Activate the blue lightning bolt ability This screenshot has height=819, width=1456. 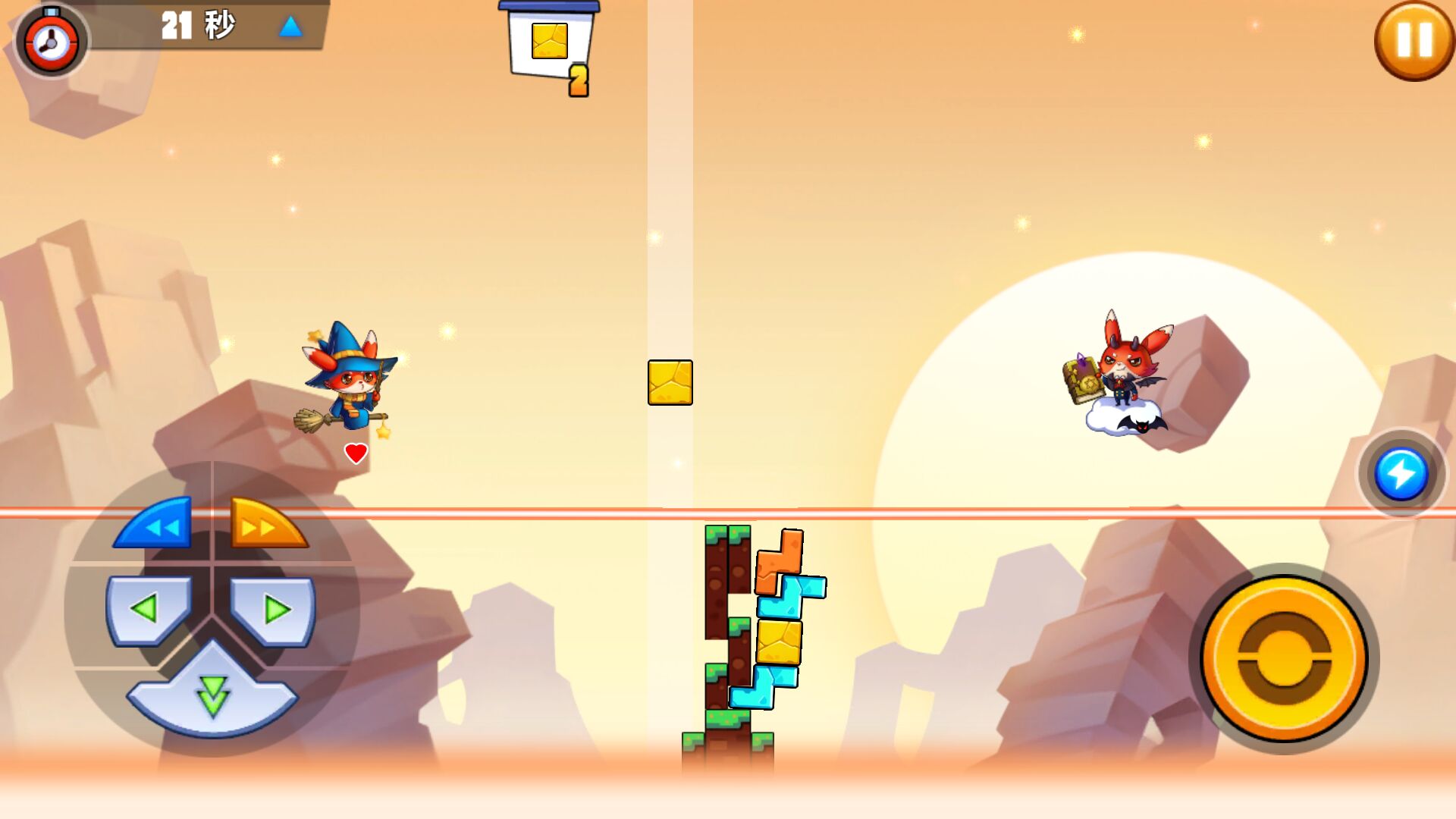[1401, 475]
